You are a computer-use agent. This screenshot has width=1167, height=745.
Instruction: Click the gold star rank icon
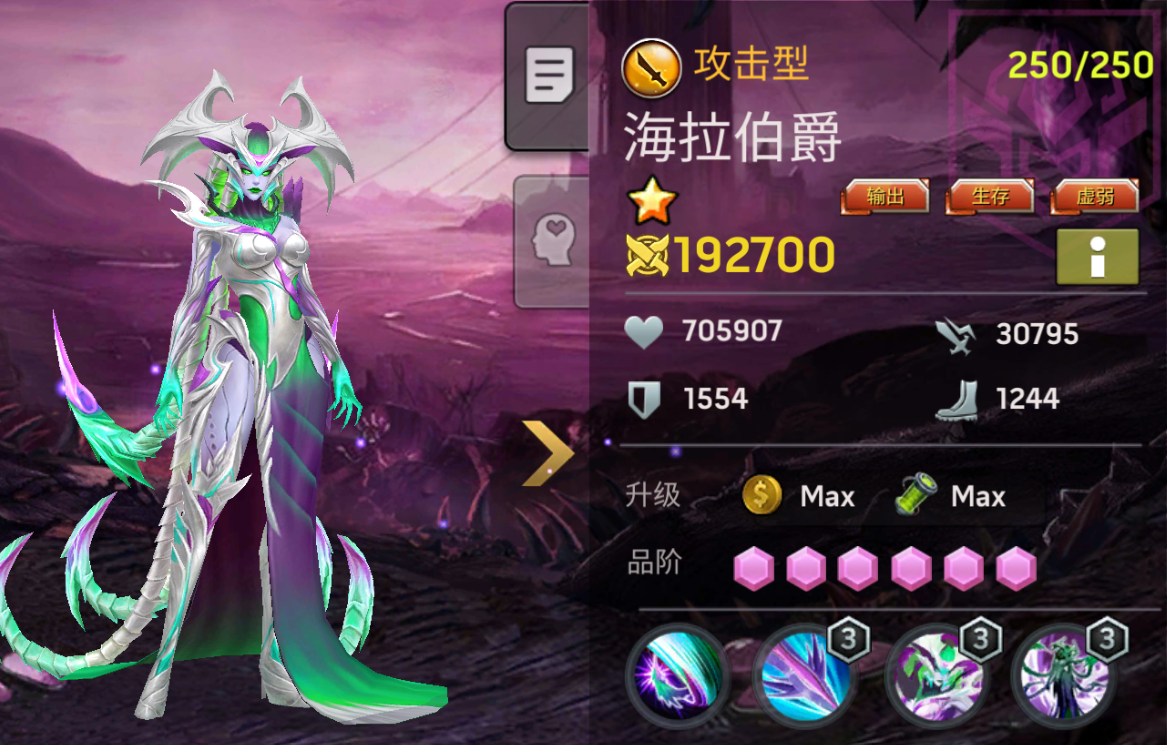[x=653, y=204]
